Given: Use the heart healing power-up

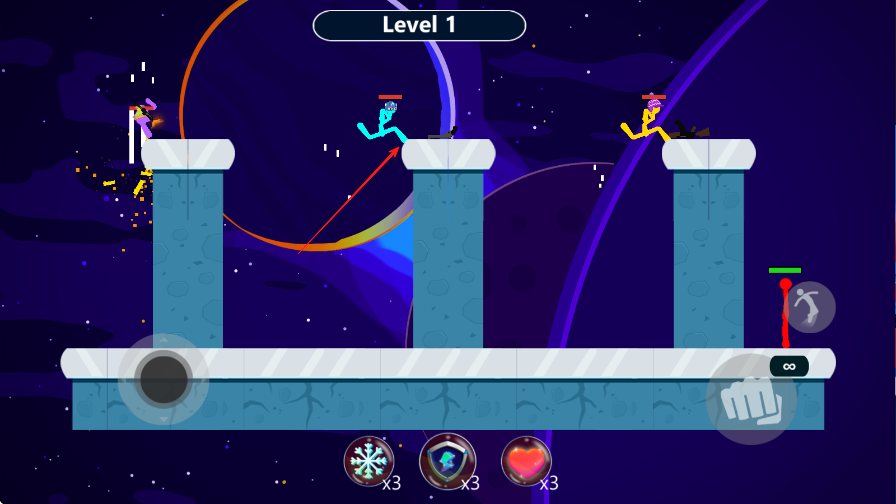Looking at the screenshot, I should (x=526, y=461).
